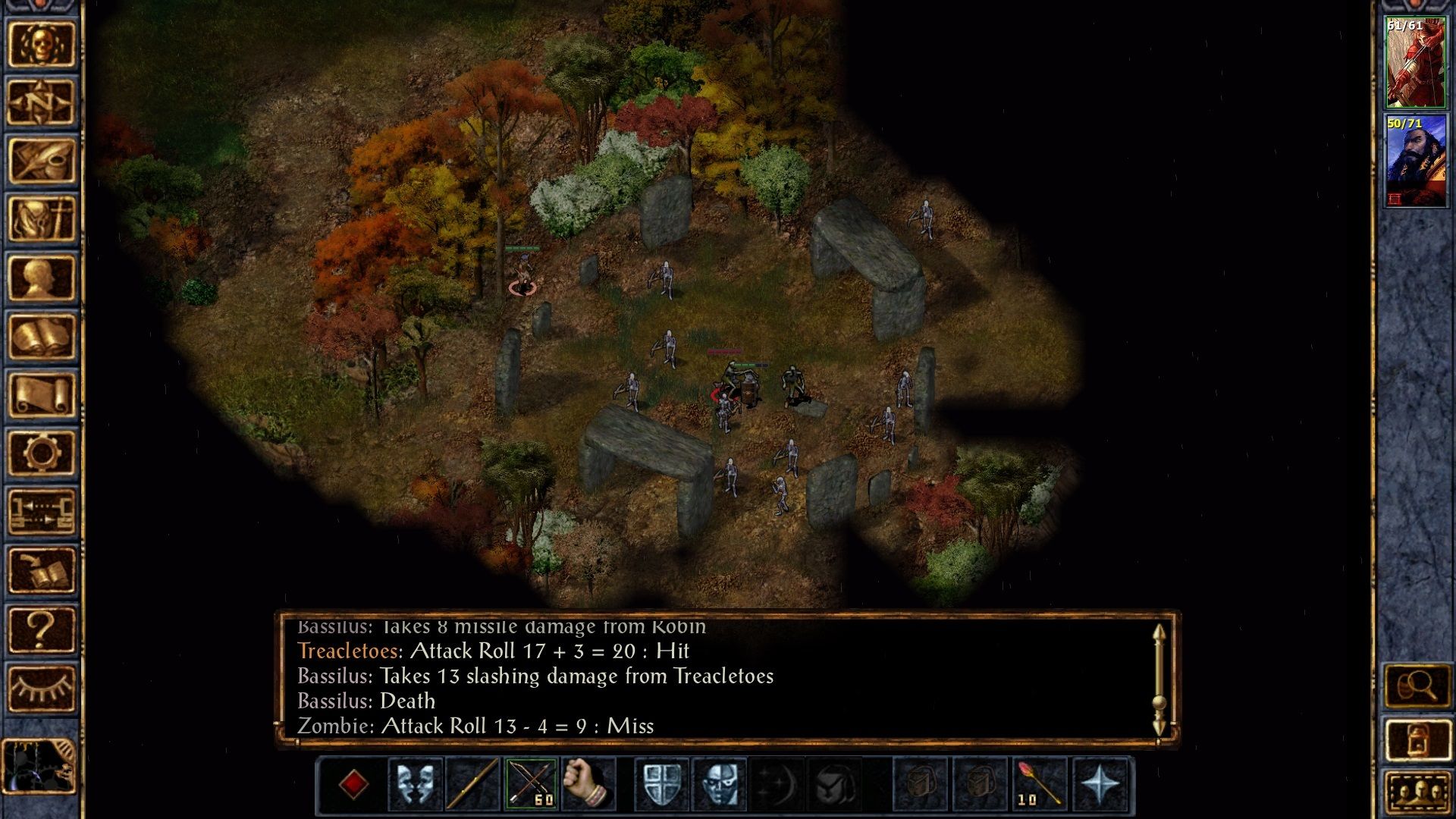Activate the shield icon on the action bar
Image resolution: width=1456 pixels, height=819 pixels.
click(x=661, y=784)
